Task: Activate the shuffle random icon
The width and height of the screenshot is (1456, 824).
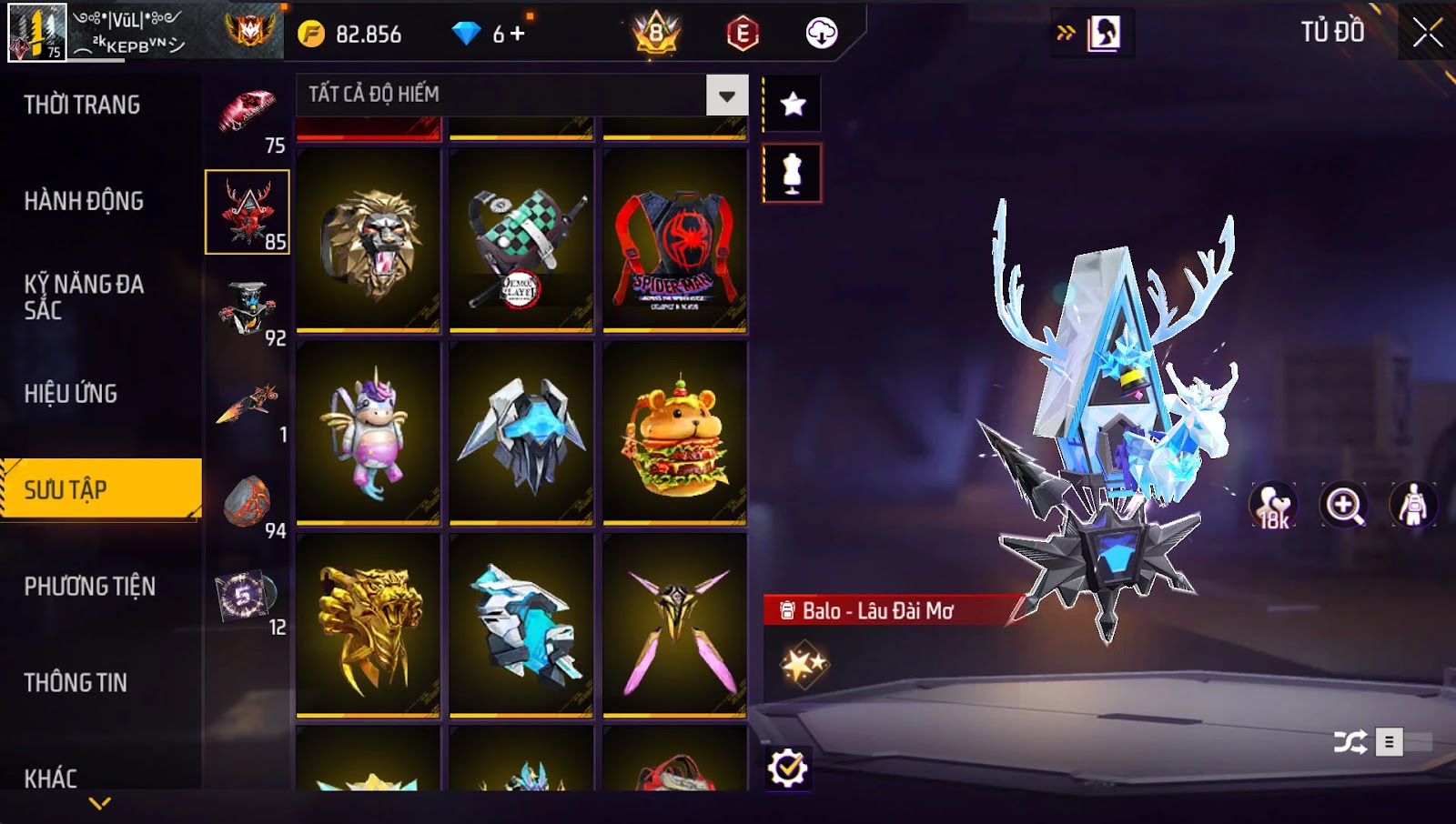Action: coord(1350,742)
